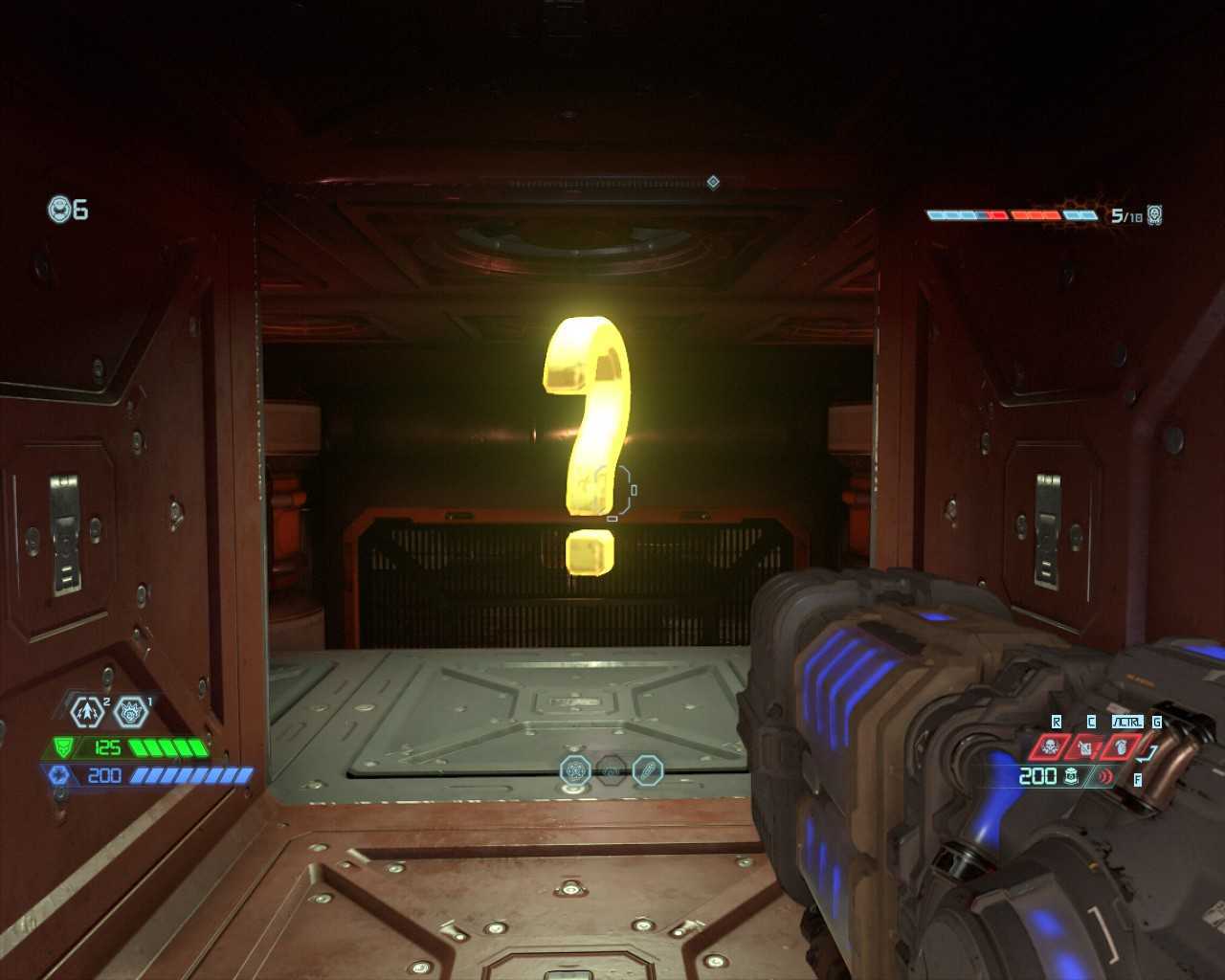
Task: Click the extra lives helmet icon
Action: [61, 209]
